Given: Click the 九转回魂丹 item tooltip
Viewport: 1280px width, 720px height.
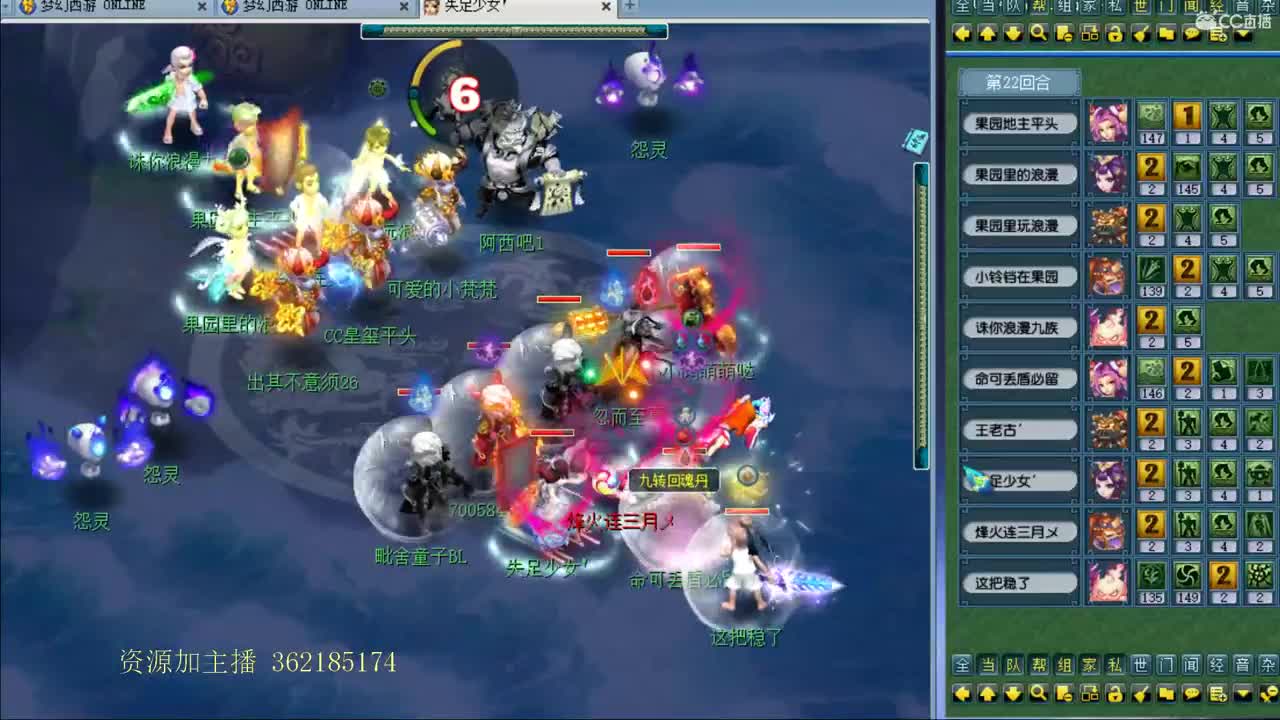Looking at the screenshot, I should click(x=673, y=477).
